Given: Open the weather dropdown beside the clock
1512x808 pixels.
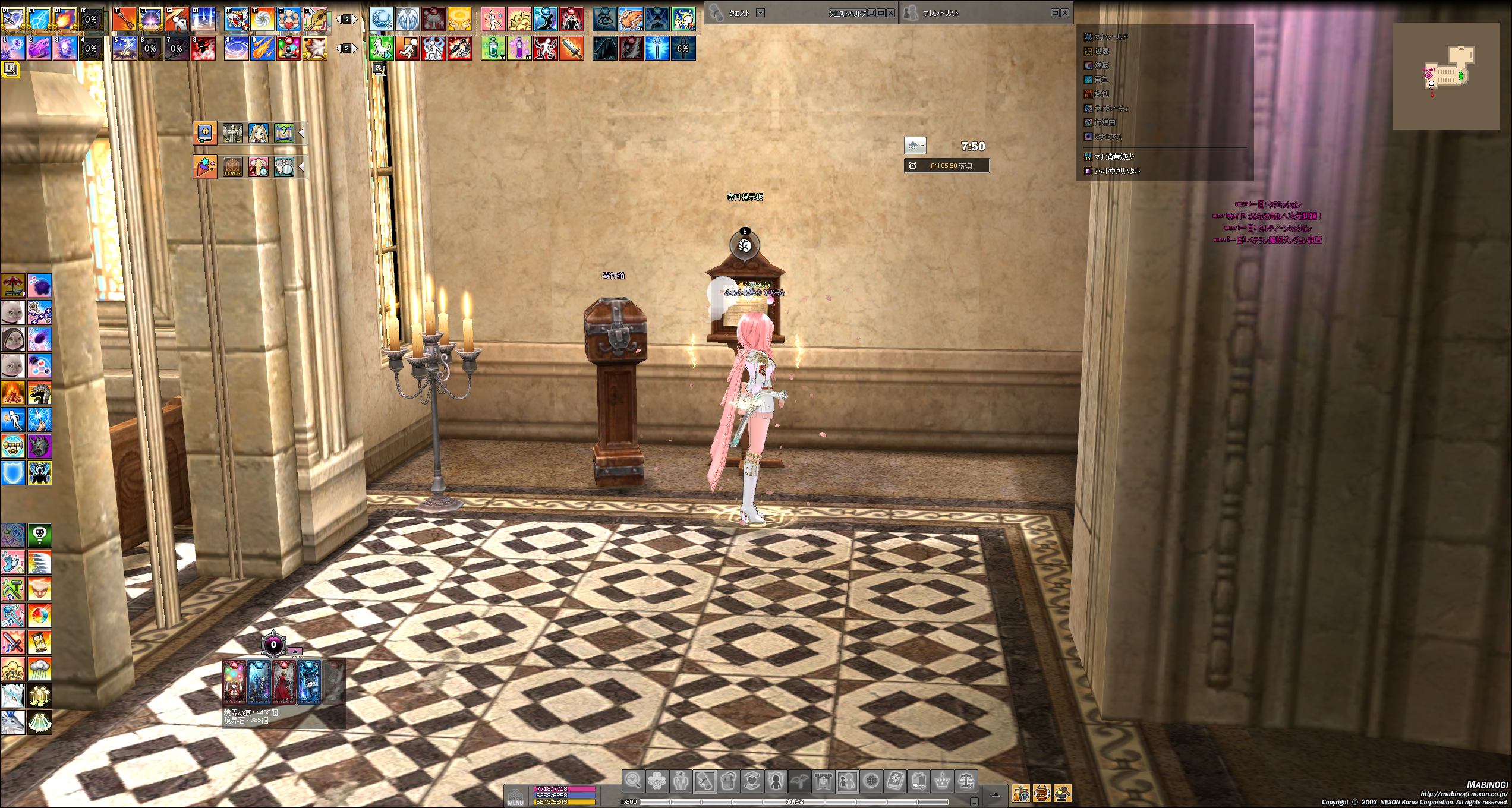Looking at the screenshot, I should pos(915,146).
